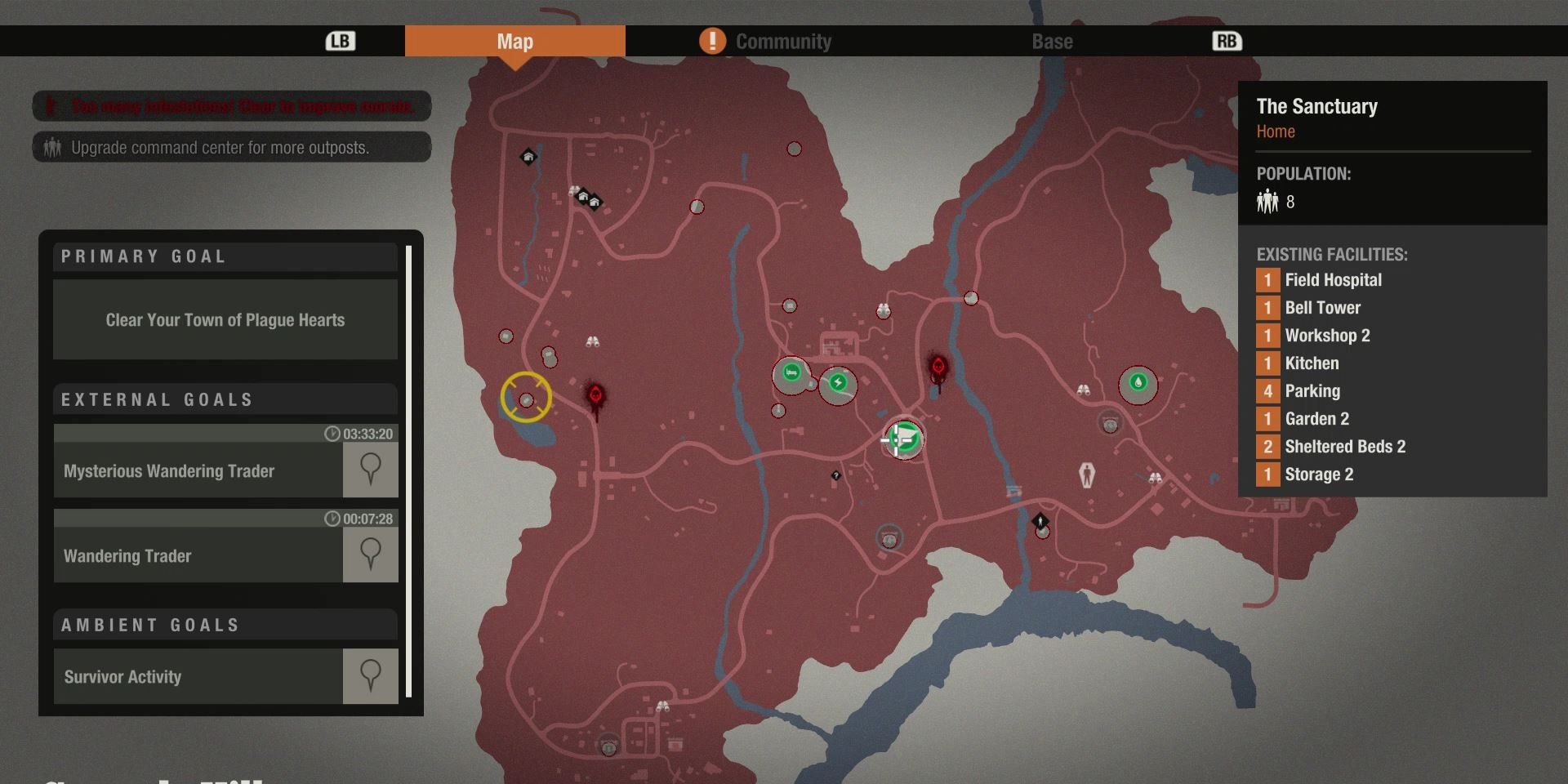Open the Base tab
Image resolution: width=1568 pixels, height=784 pixels.
click(x=1052, y=42)
